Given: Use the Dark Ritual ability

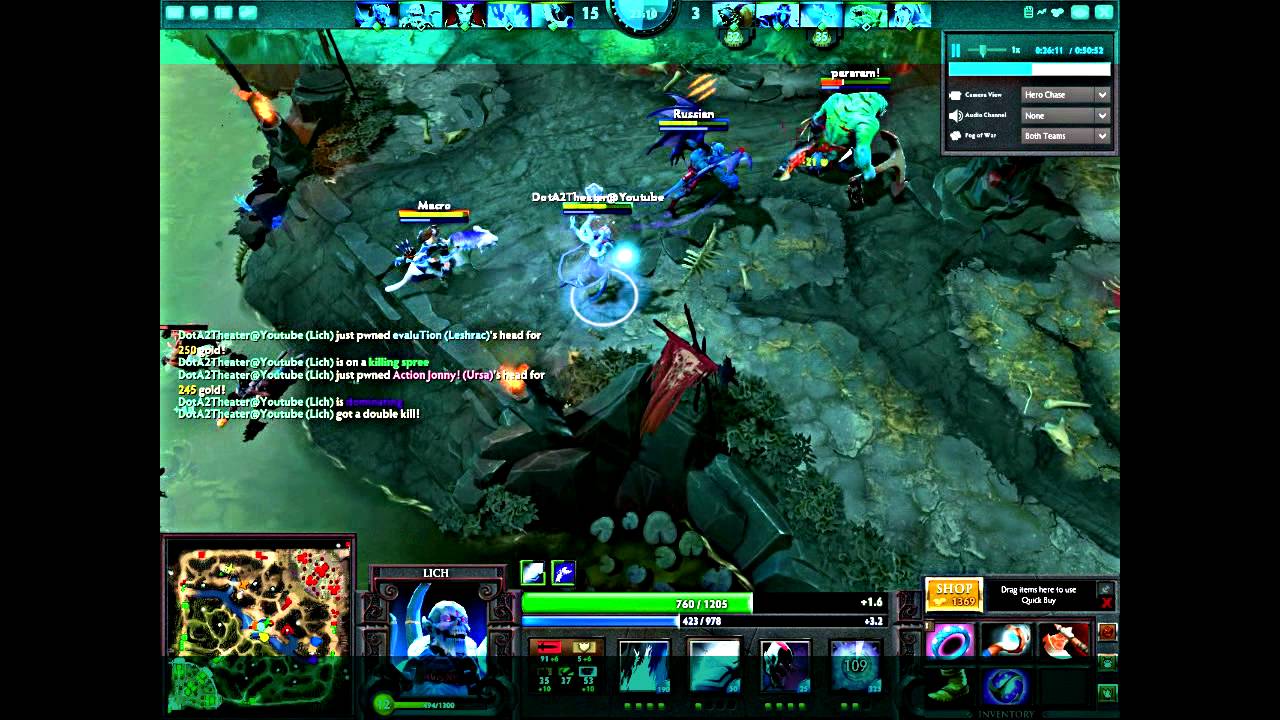Looking at the screenshot, I should coord(784,665).
